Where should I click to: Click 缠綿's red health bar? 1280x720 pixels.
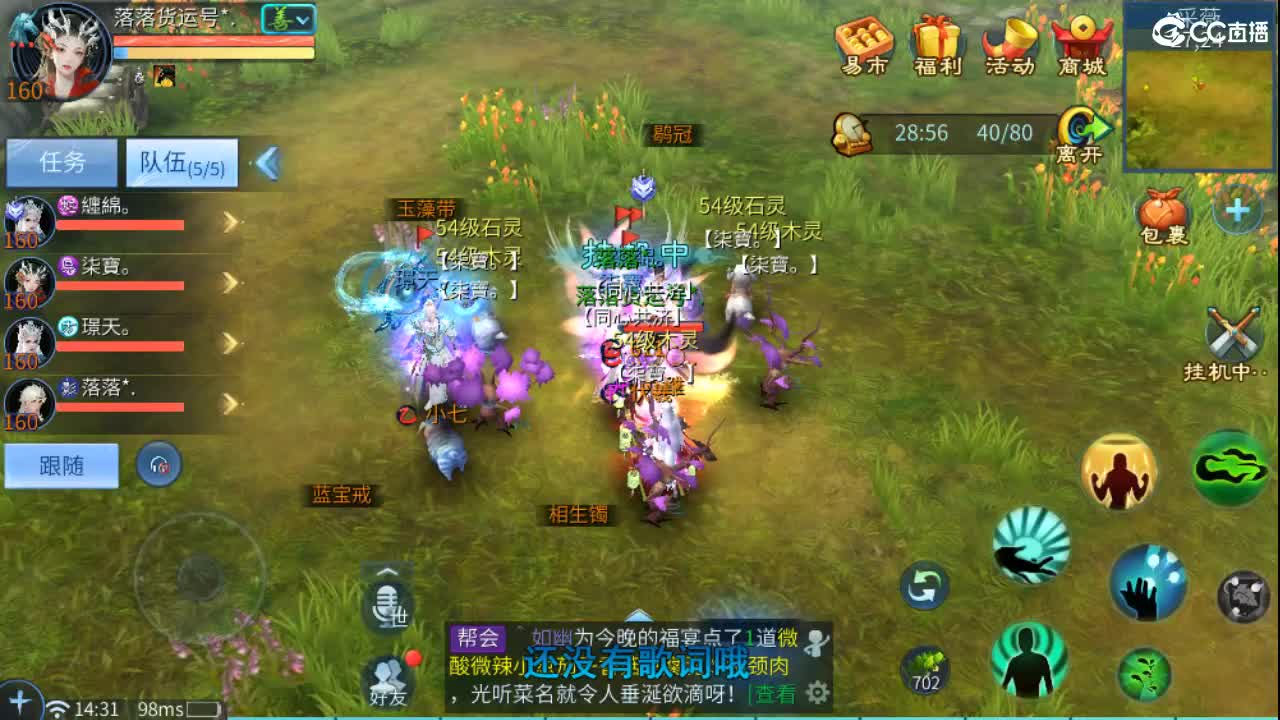(120, 225)
